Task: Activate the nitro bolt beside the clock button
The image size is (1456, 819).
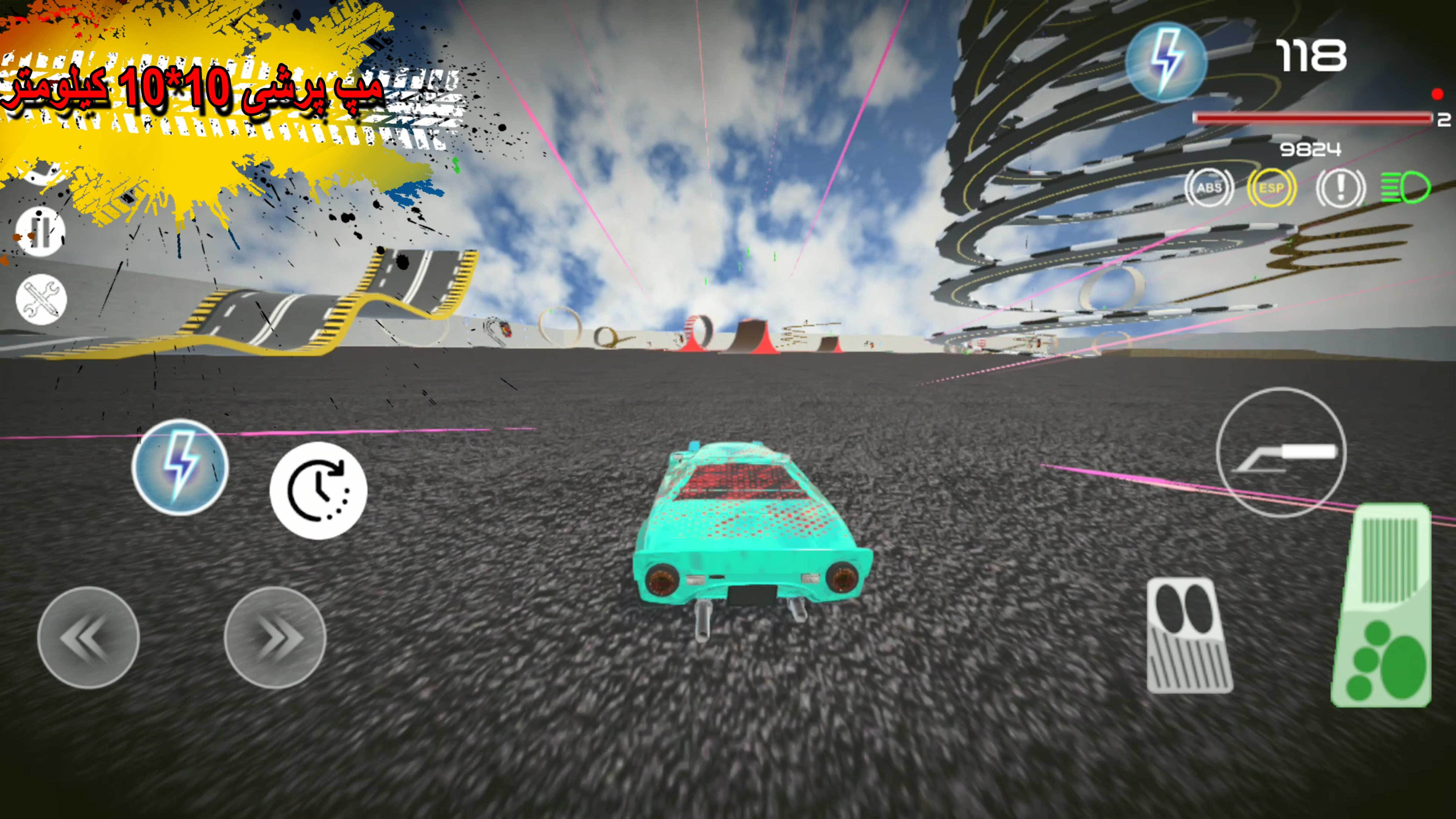Action: [x=181, y=467]
